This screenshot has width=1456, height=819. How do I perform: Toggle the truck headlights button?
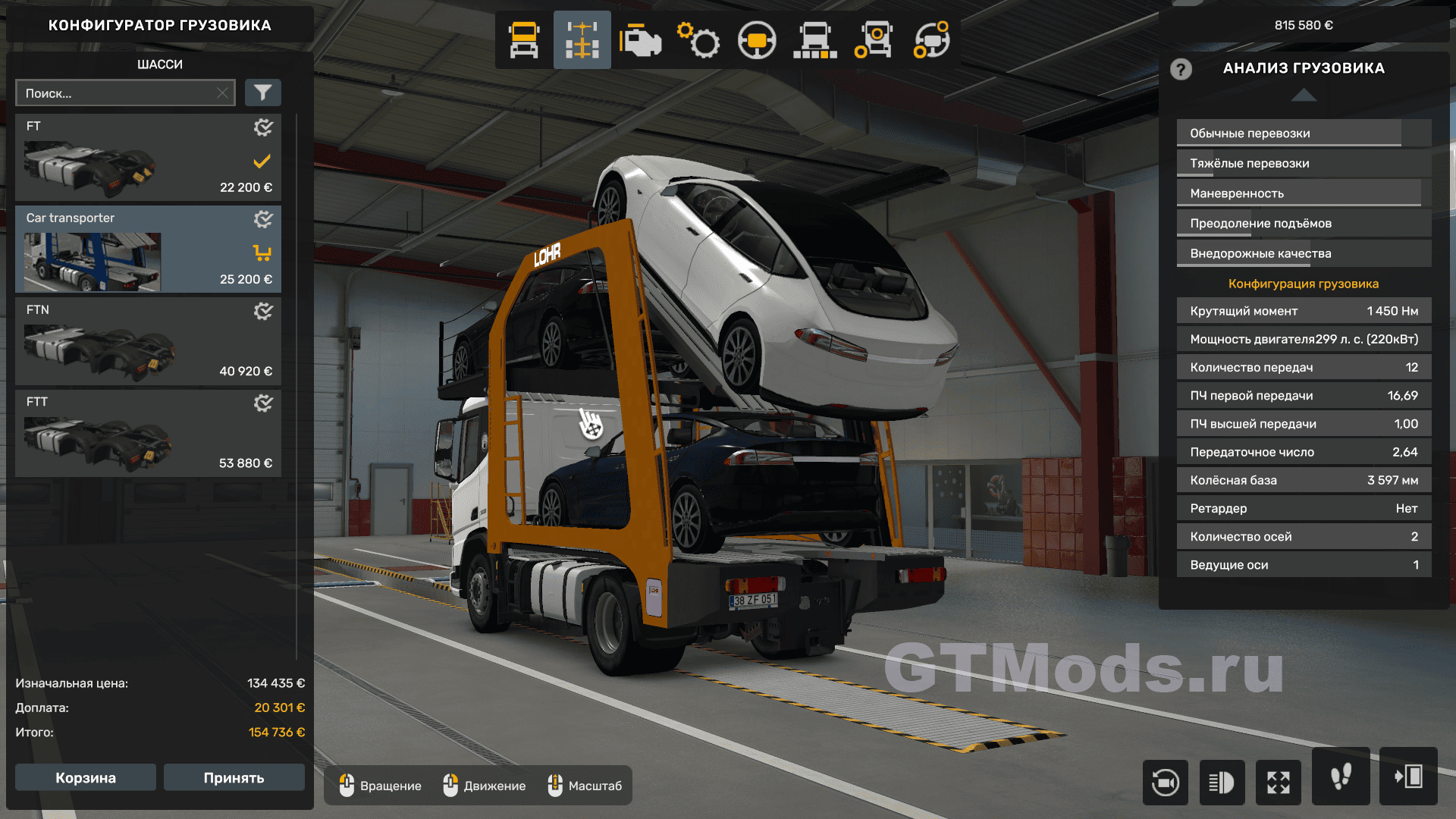pos(1222,782)
